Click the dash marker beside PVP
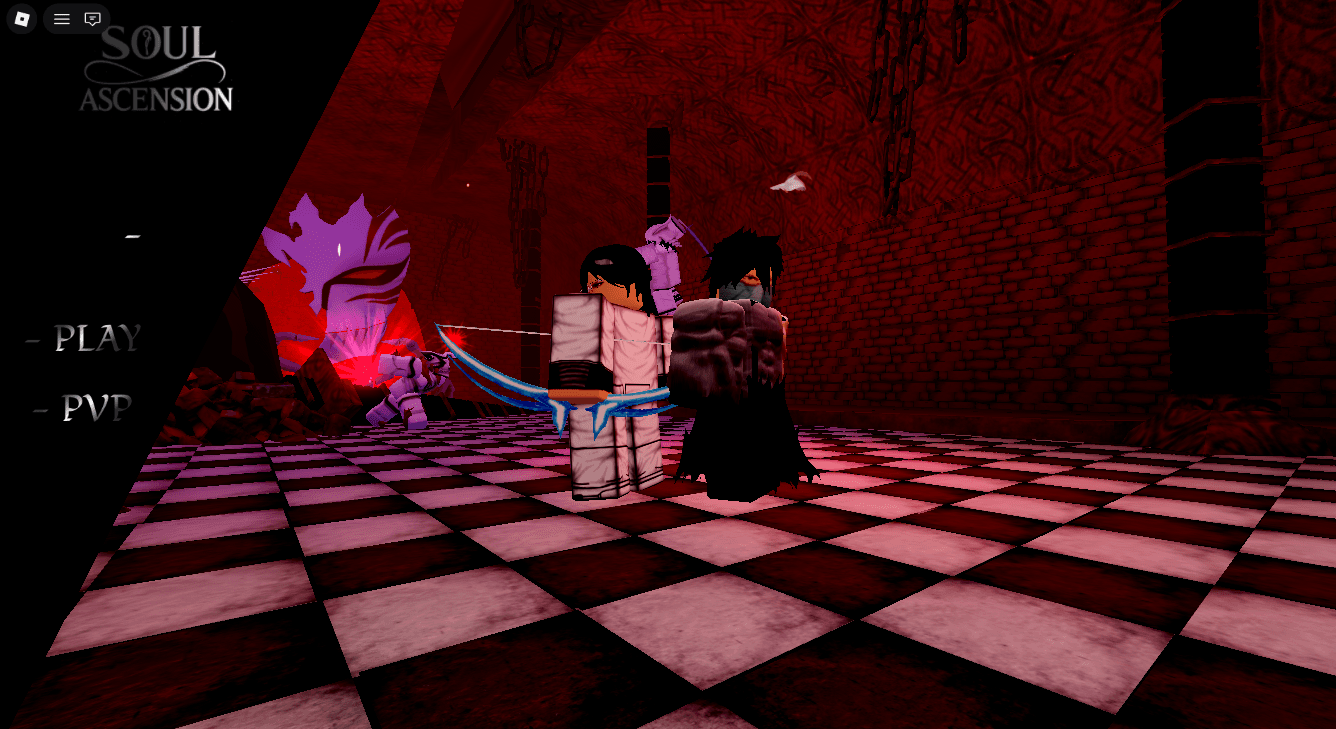Image resolution: width=1336 pixels, height=729 pixels. 39,408
